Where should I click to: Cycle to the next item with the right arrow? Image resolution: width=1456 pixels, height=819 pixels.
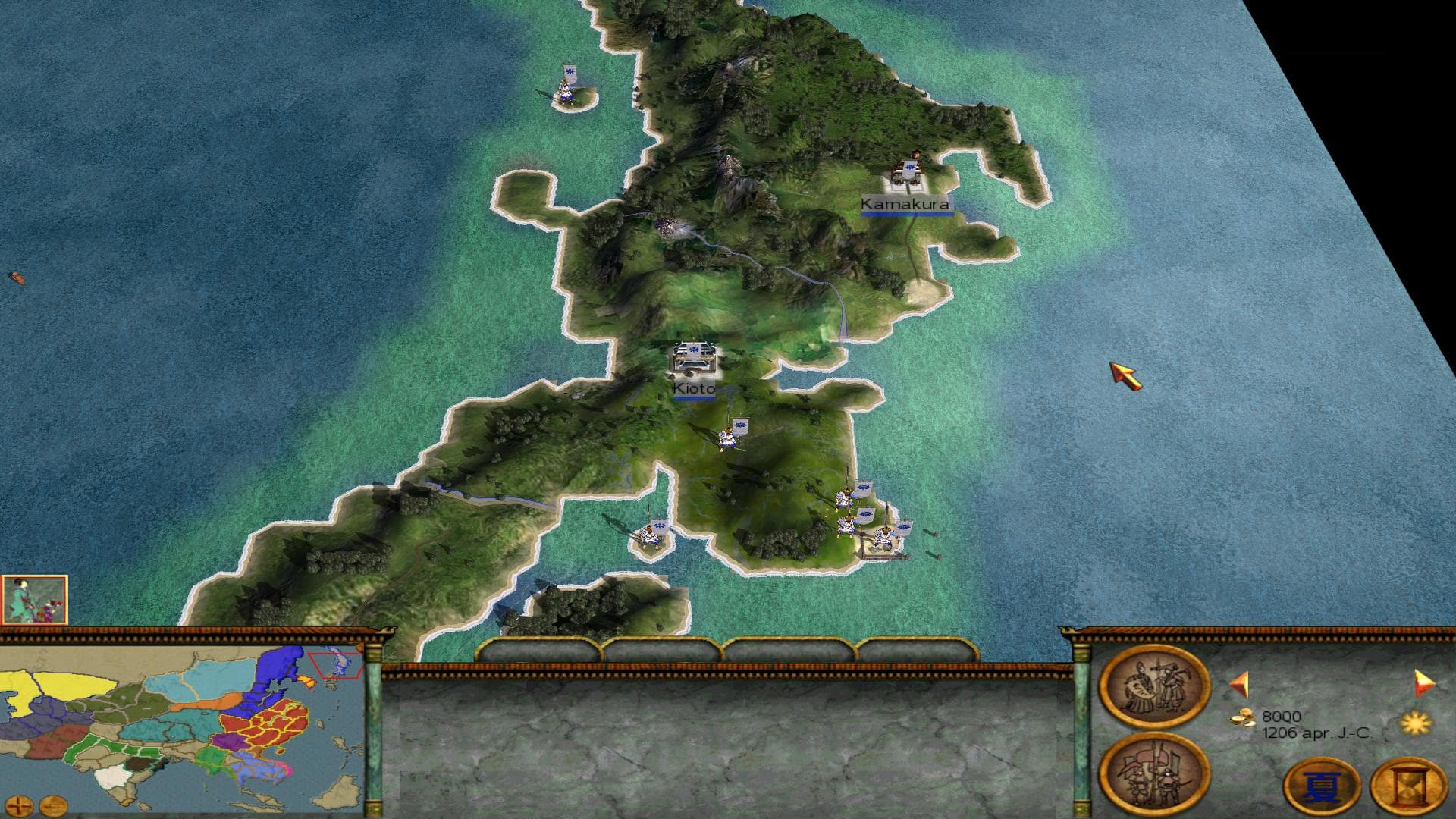[1424, 683]
